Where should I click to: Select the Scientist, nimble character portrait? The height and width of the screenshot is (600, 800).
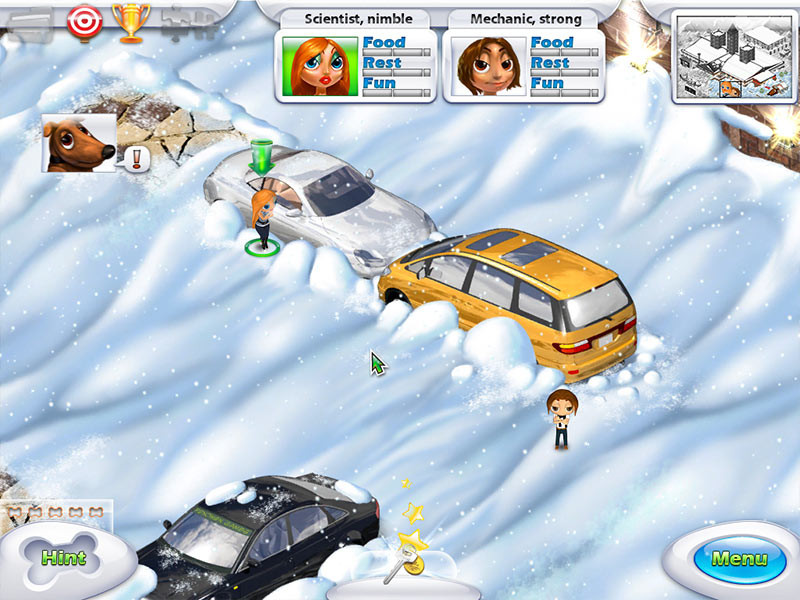pos(320,67)
